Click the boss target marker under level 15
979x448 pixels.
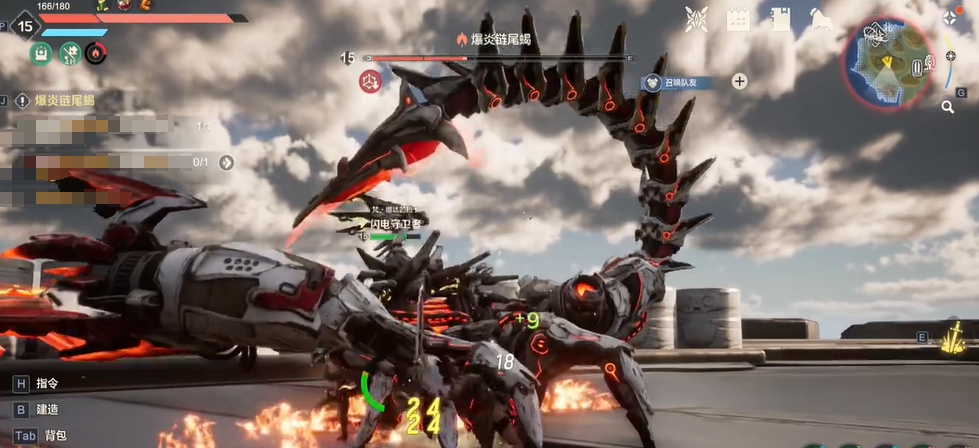click(370, 82)
